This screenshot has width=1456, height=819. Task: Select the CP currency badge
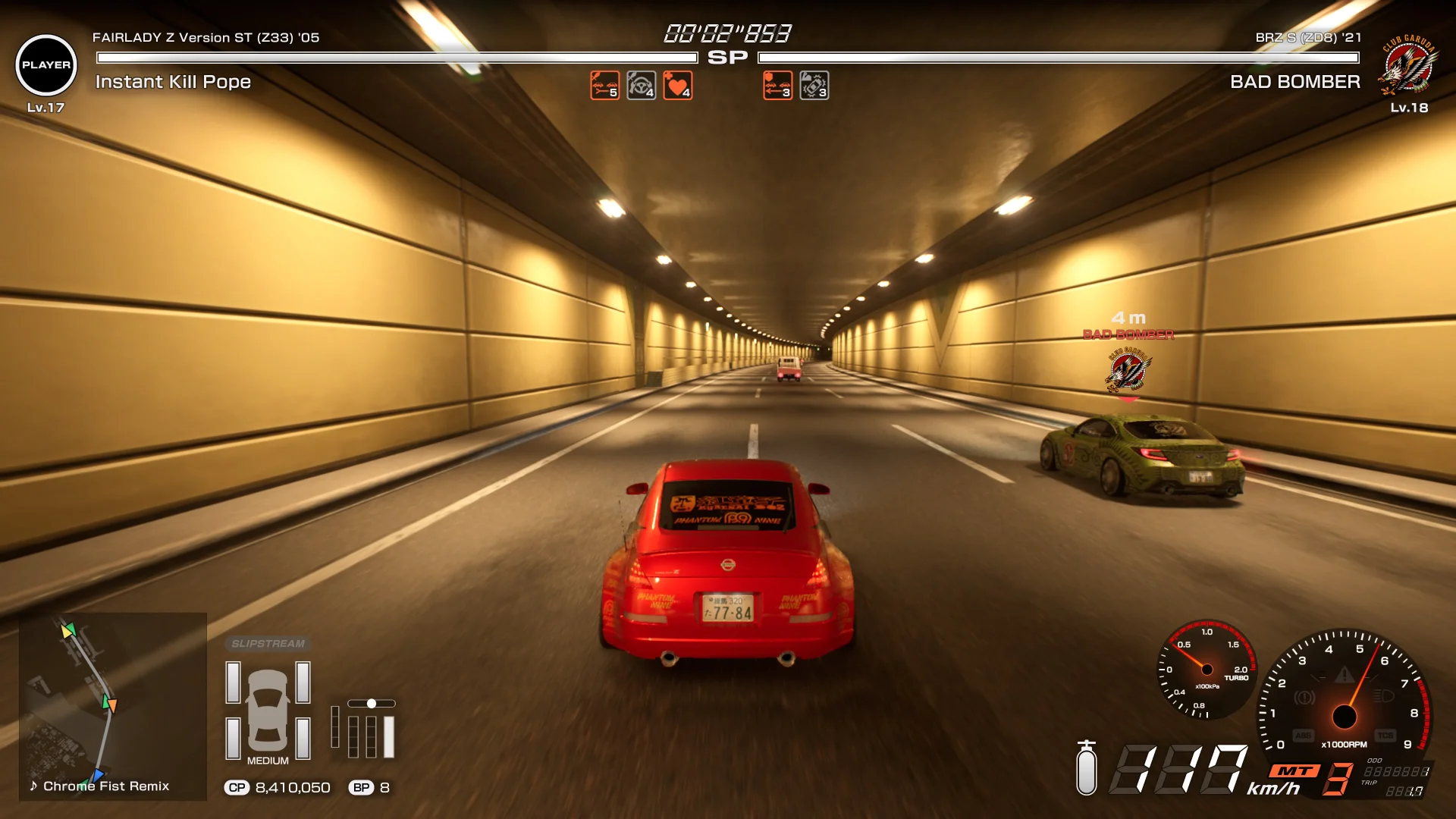(237, 788)
